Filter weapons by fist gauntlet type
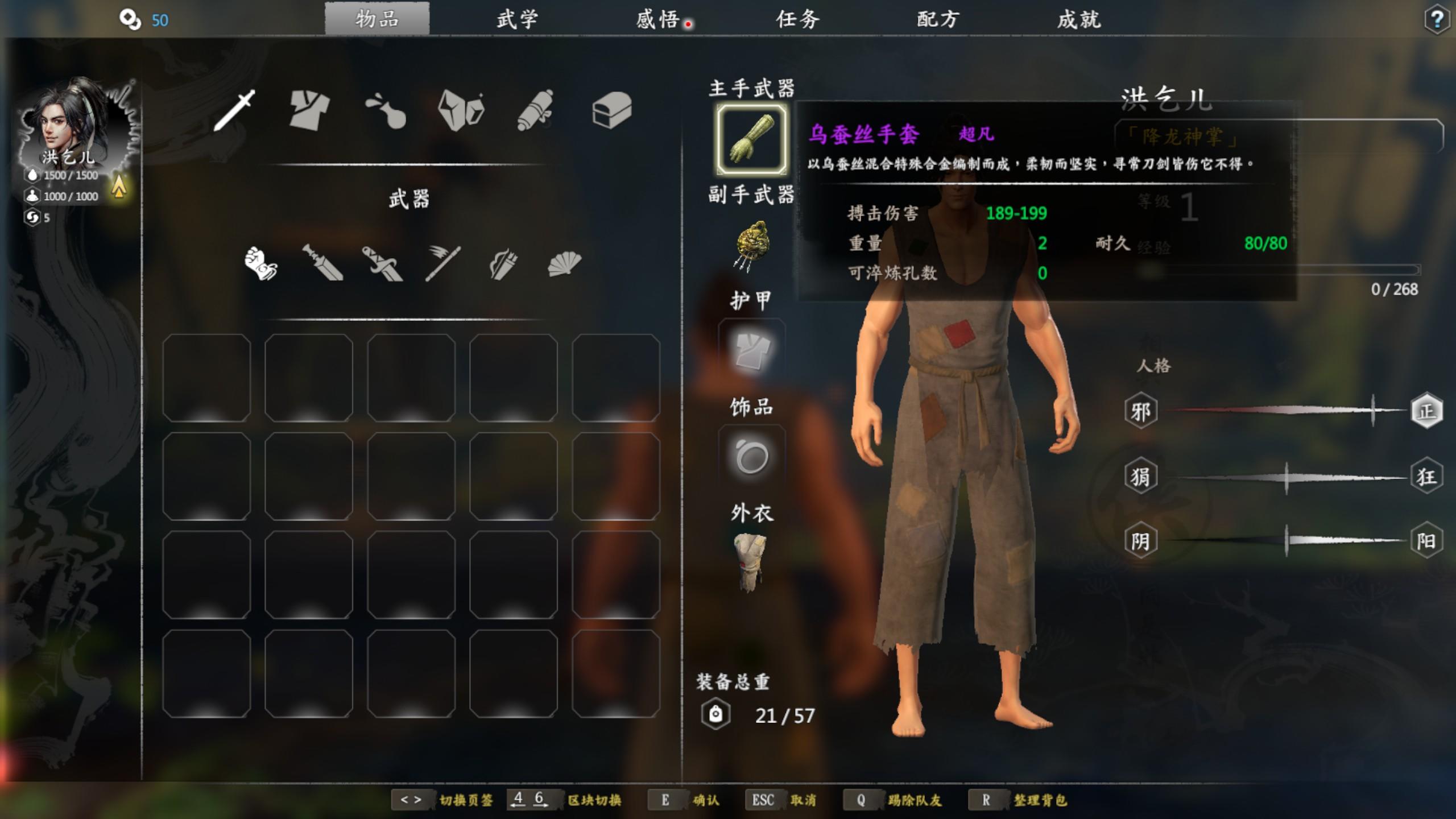Screen dimensions: 1456x819 pyautogui.click(x=260, y=263)
